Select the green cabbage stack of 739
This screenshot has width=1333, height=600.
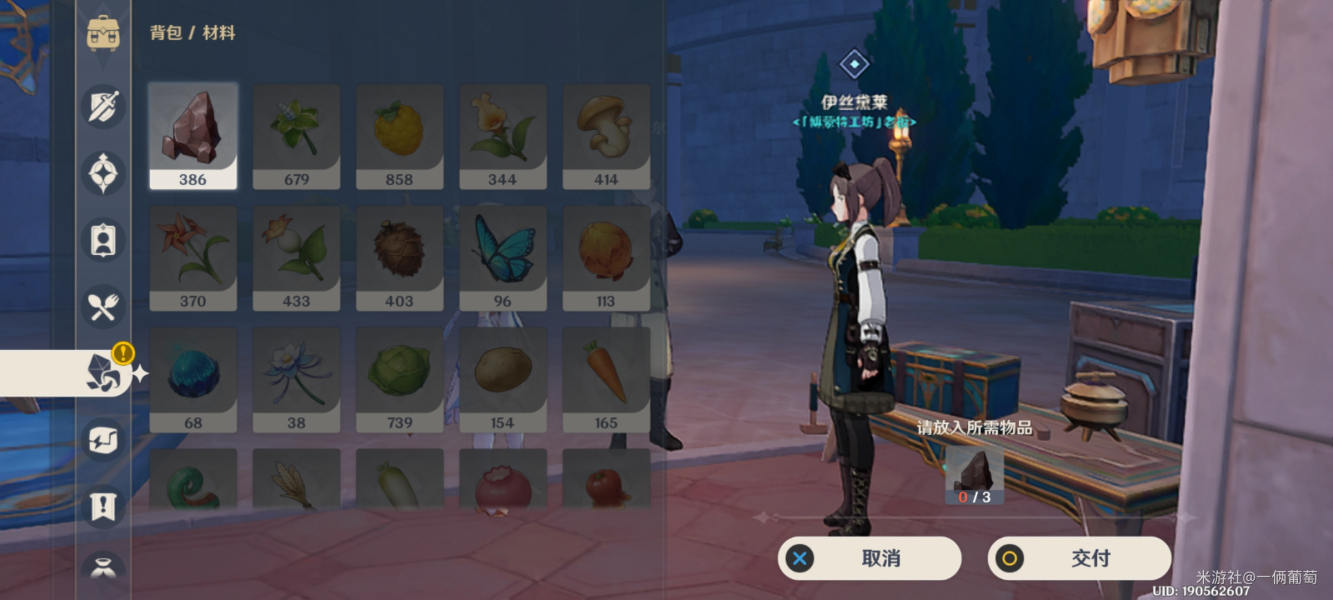click(x=399, y=379)
